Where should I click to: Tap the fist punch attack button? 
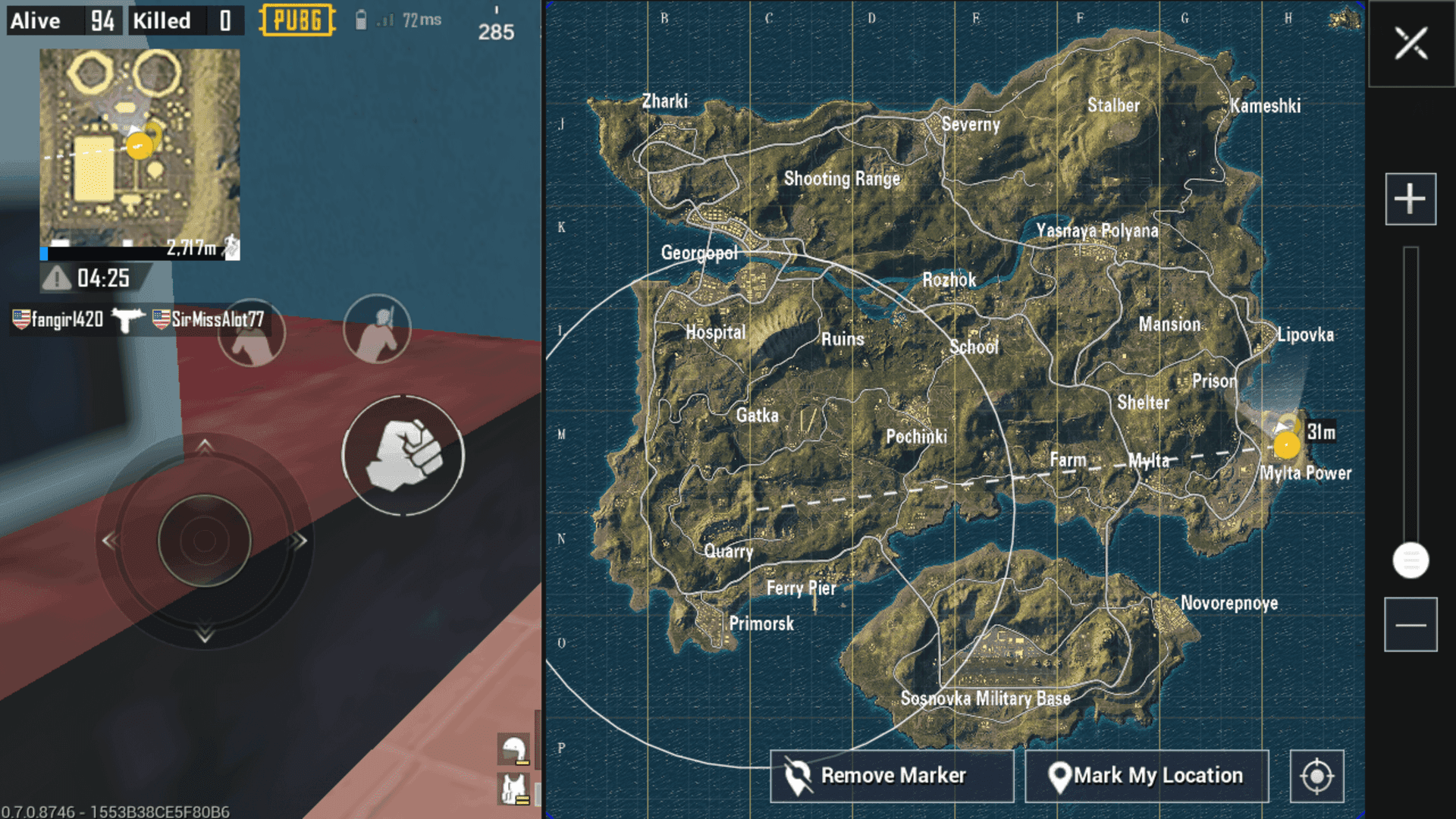pyautogui.click(x=403, y=456)
